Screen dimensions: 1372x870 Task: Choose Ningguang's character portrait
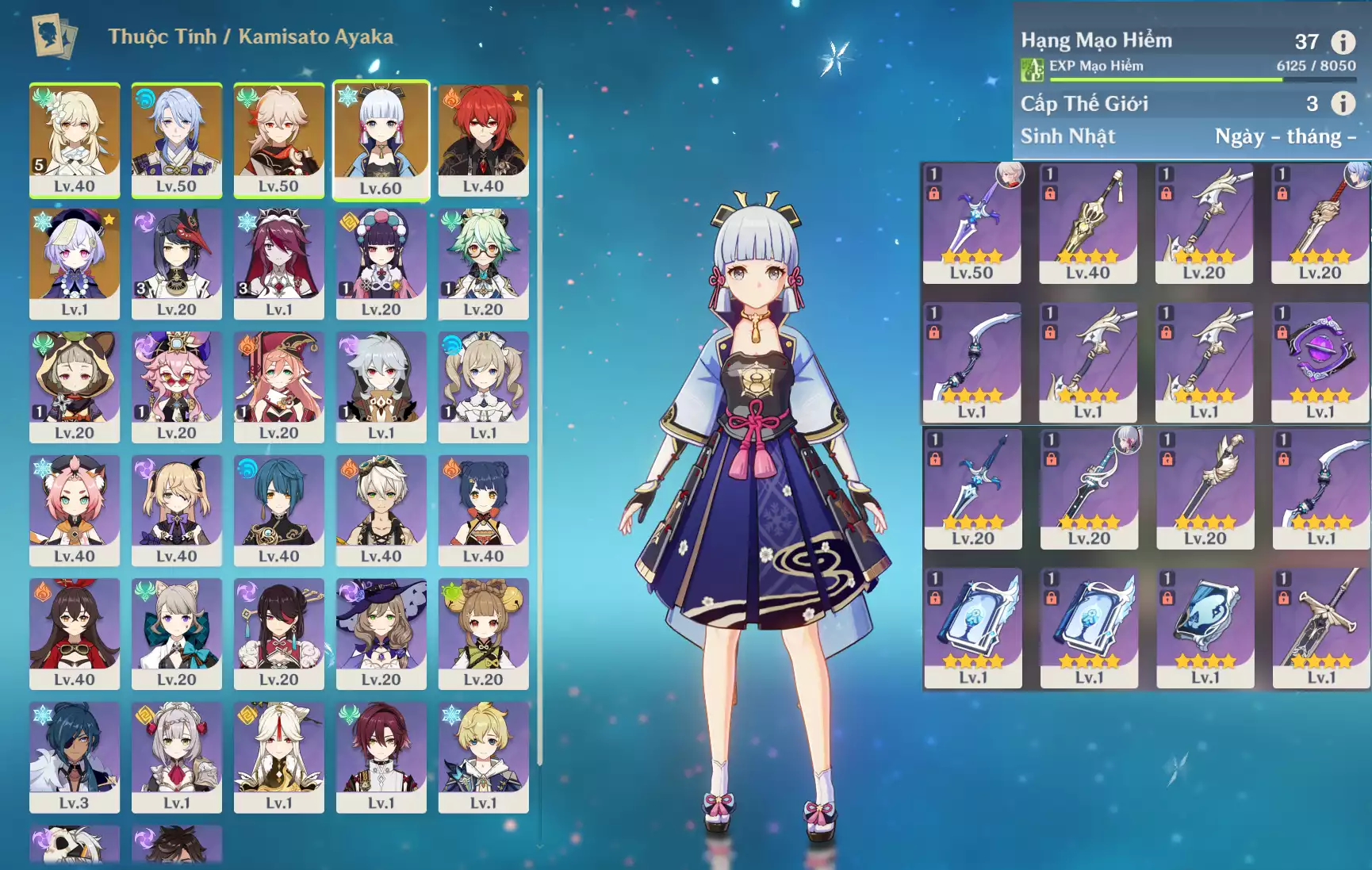pyautogui.click(x=278, y=756)
